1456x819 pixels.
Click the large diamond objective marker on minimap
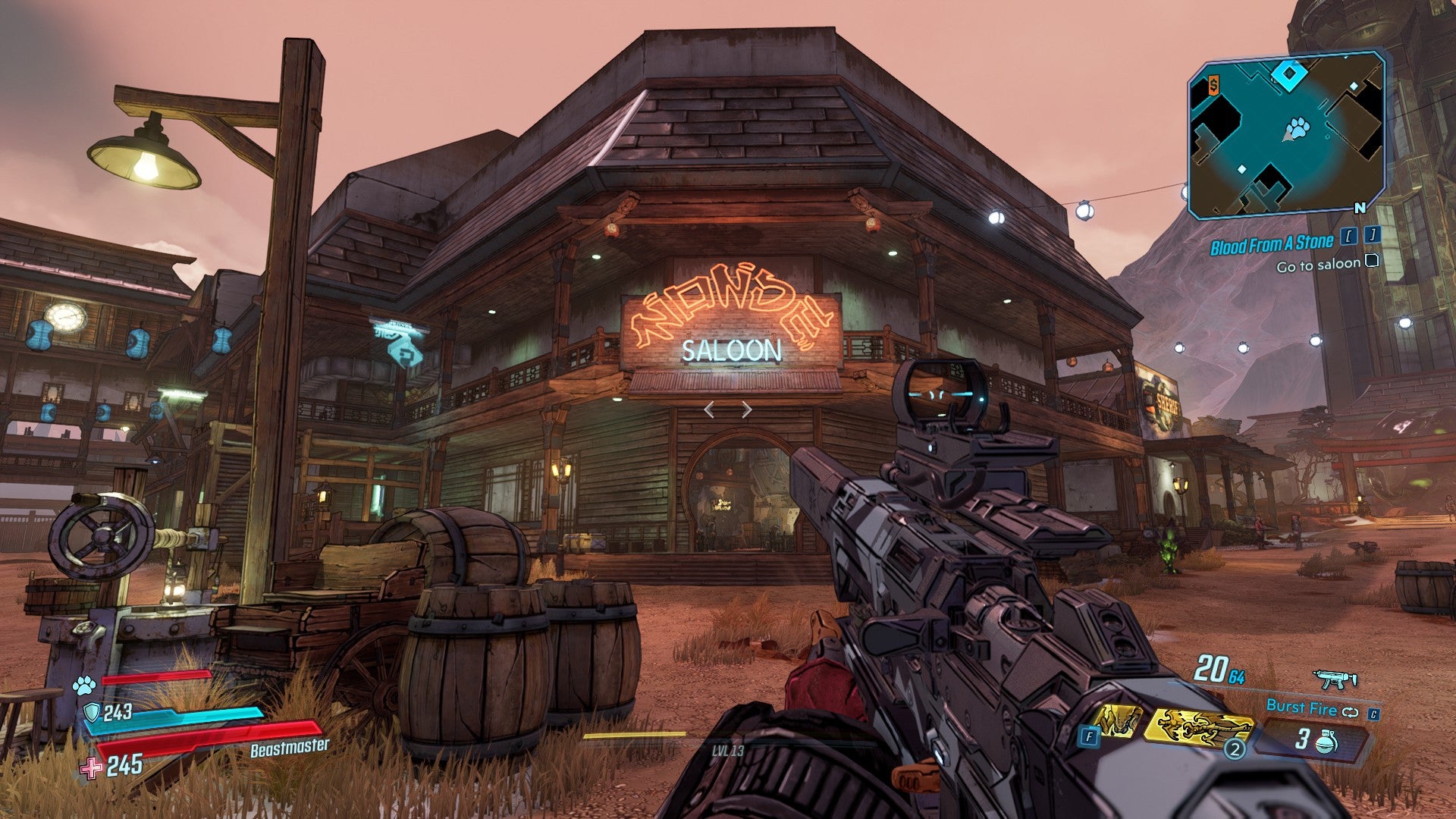tap(1286, 74)
